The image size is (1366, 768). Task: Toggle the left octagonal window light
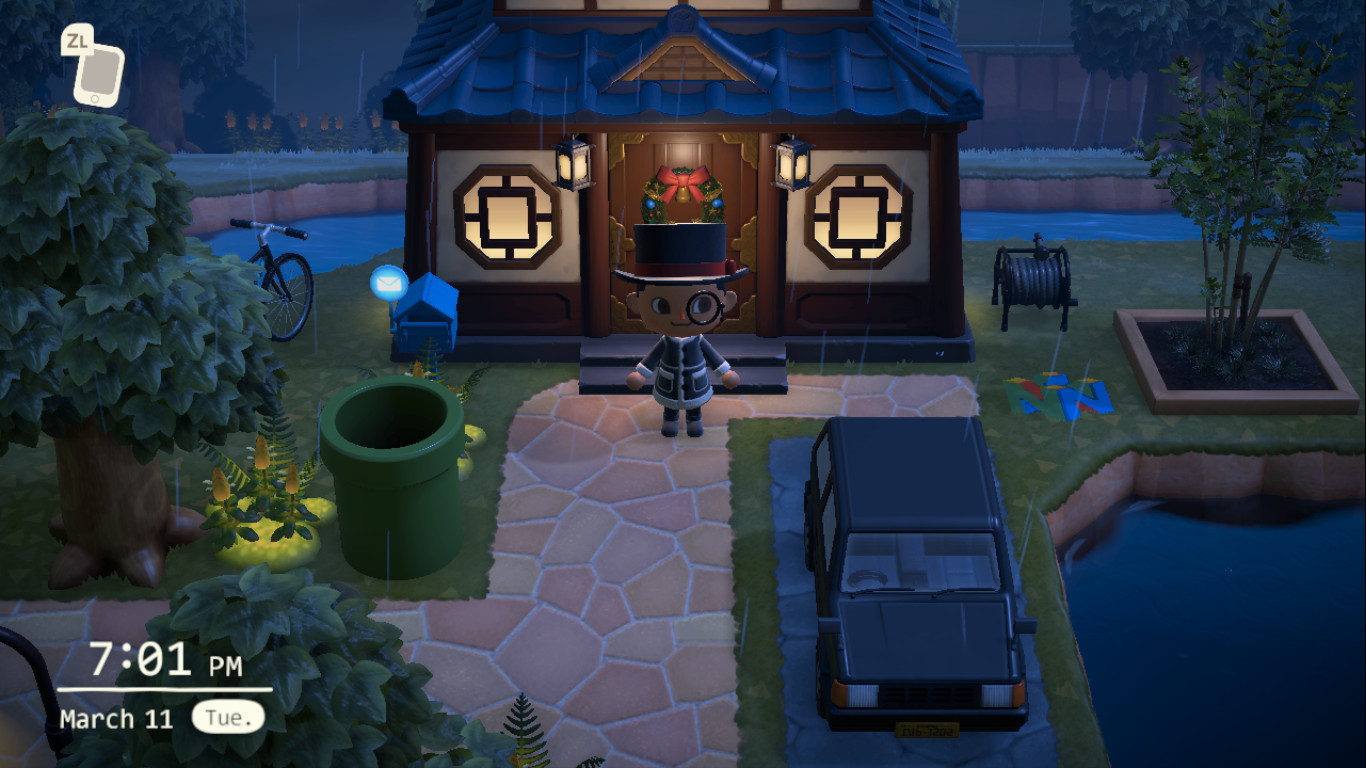pos(508,215)
